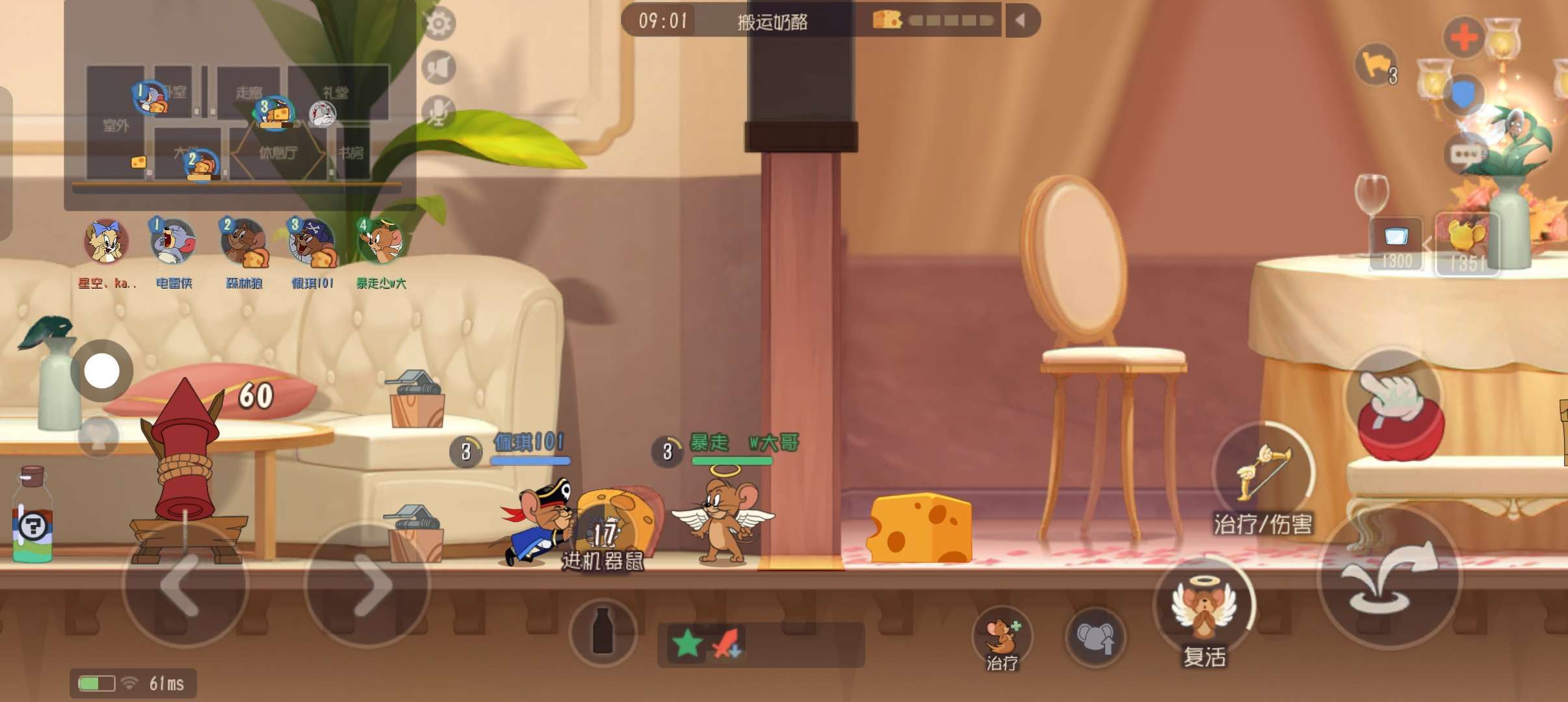Select teammate 佩琪101 portrait
The image size is (1568, 702).
(x=312, y=242)
